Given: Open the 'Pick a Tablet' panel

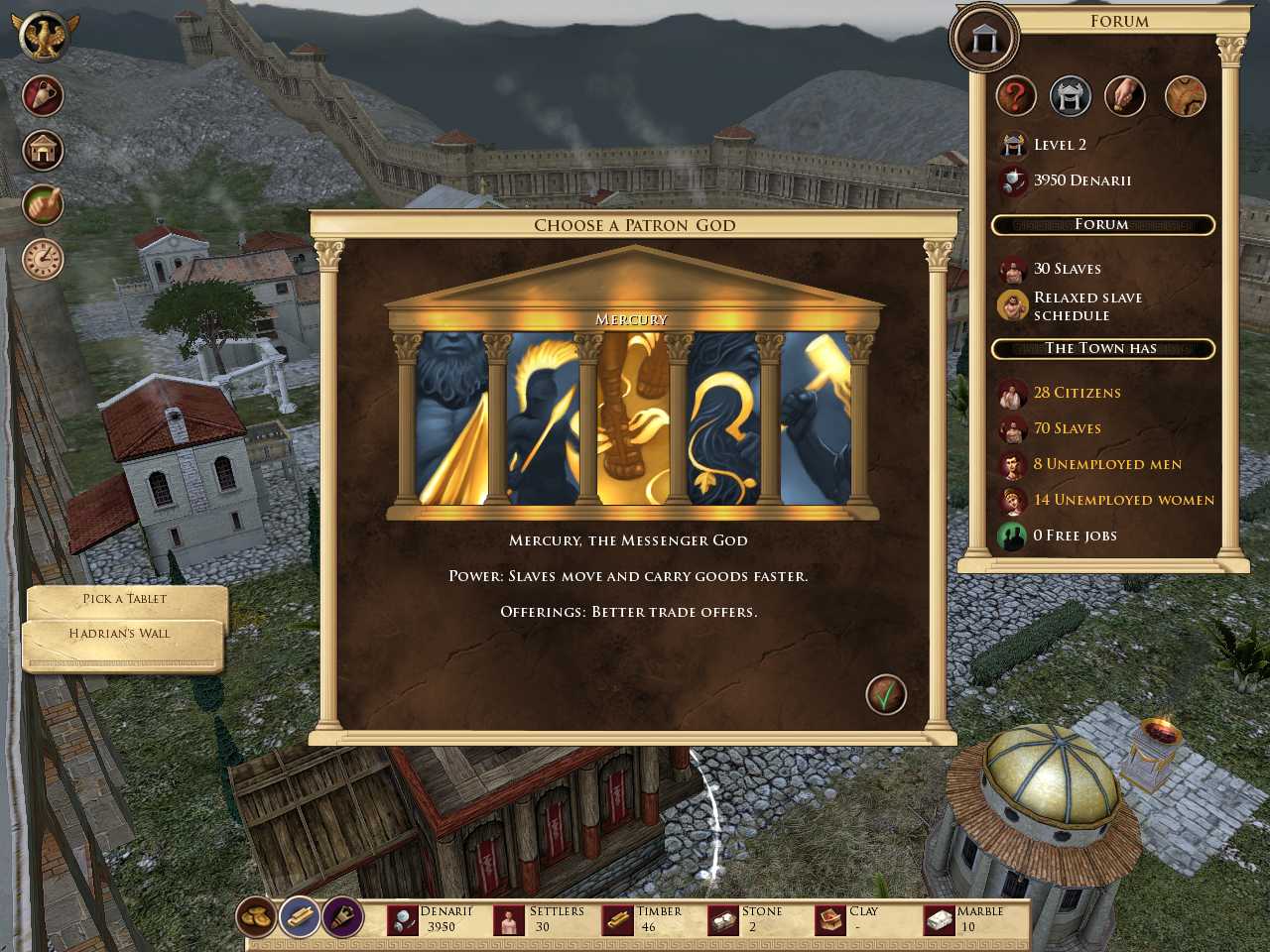Looking at the screenshot, I should pyautogui.click(x=125, y=598).
